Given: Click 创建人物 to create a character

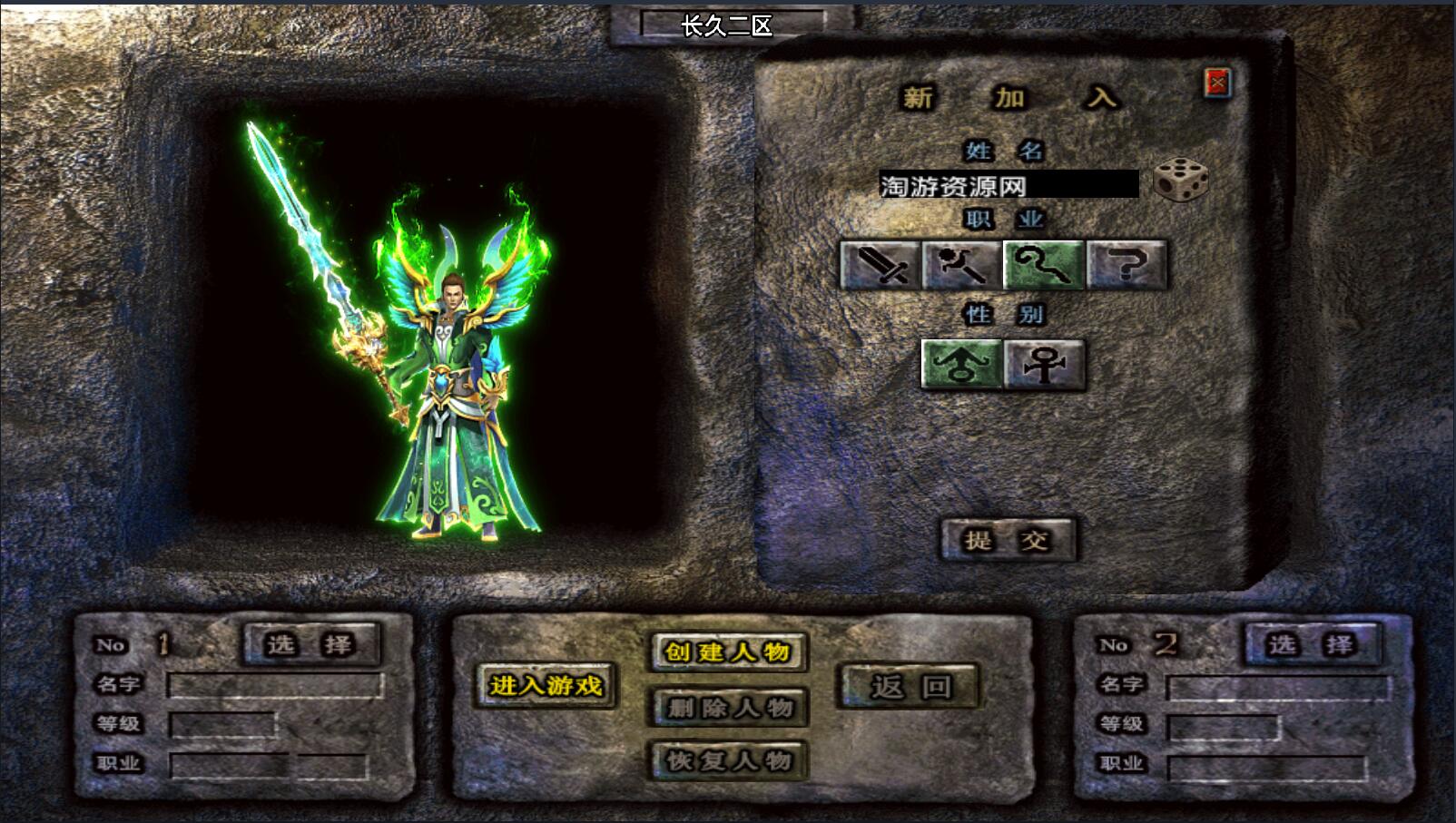Looking at the screenshot, I should (x=728, y=652).
